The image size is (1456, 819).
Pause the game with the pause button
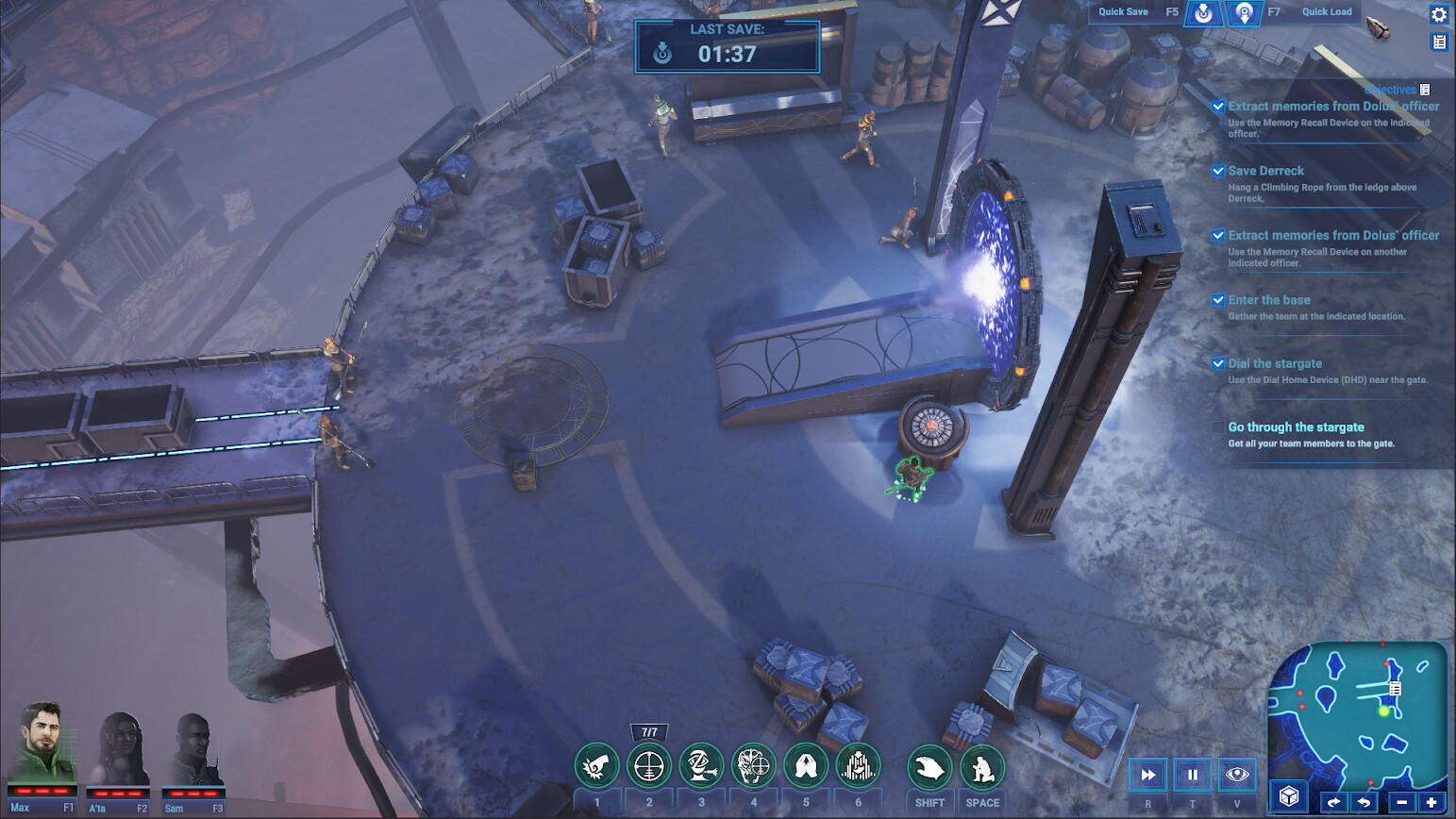click(1192, 775)
